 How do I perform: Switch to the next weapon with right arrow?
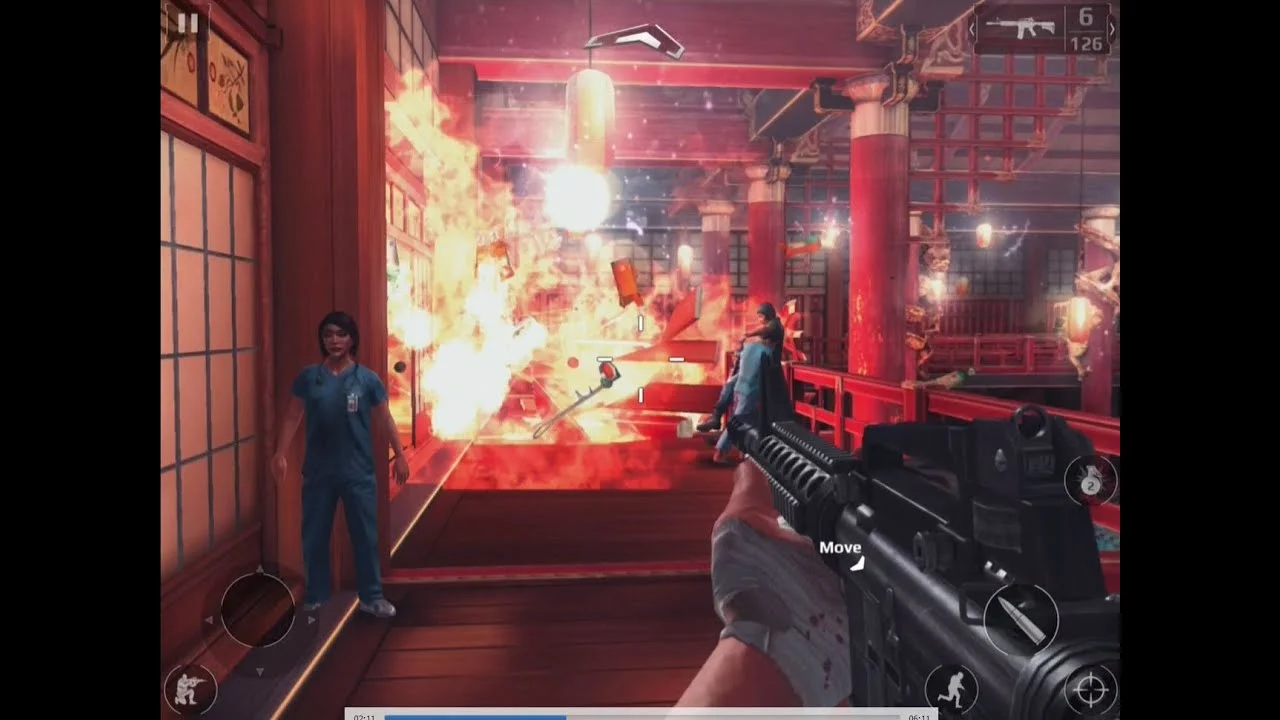click(1112, 28)
